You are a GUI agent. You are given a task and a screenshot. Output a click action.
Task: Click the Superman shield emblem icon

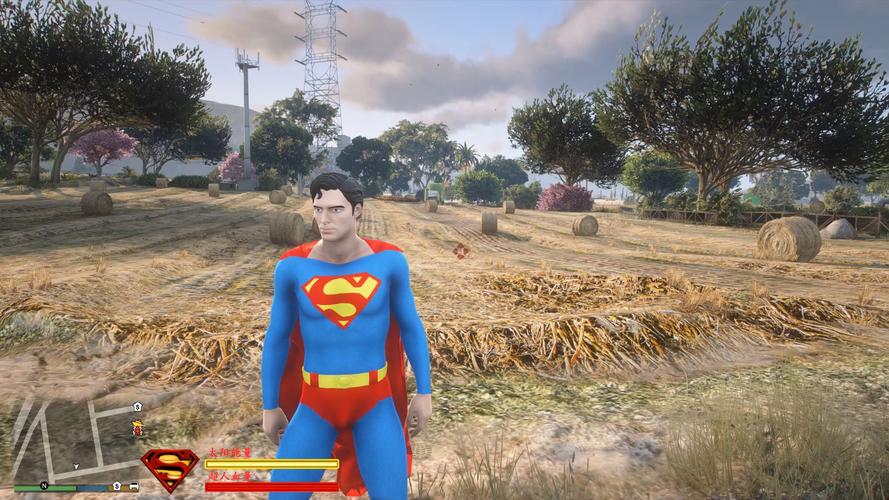pos(169,469)
